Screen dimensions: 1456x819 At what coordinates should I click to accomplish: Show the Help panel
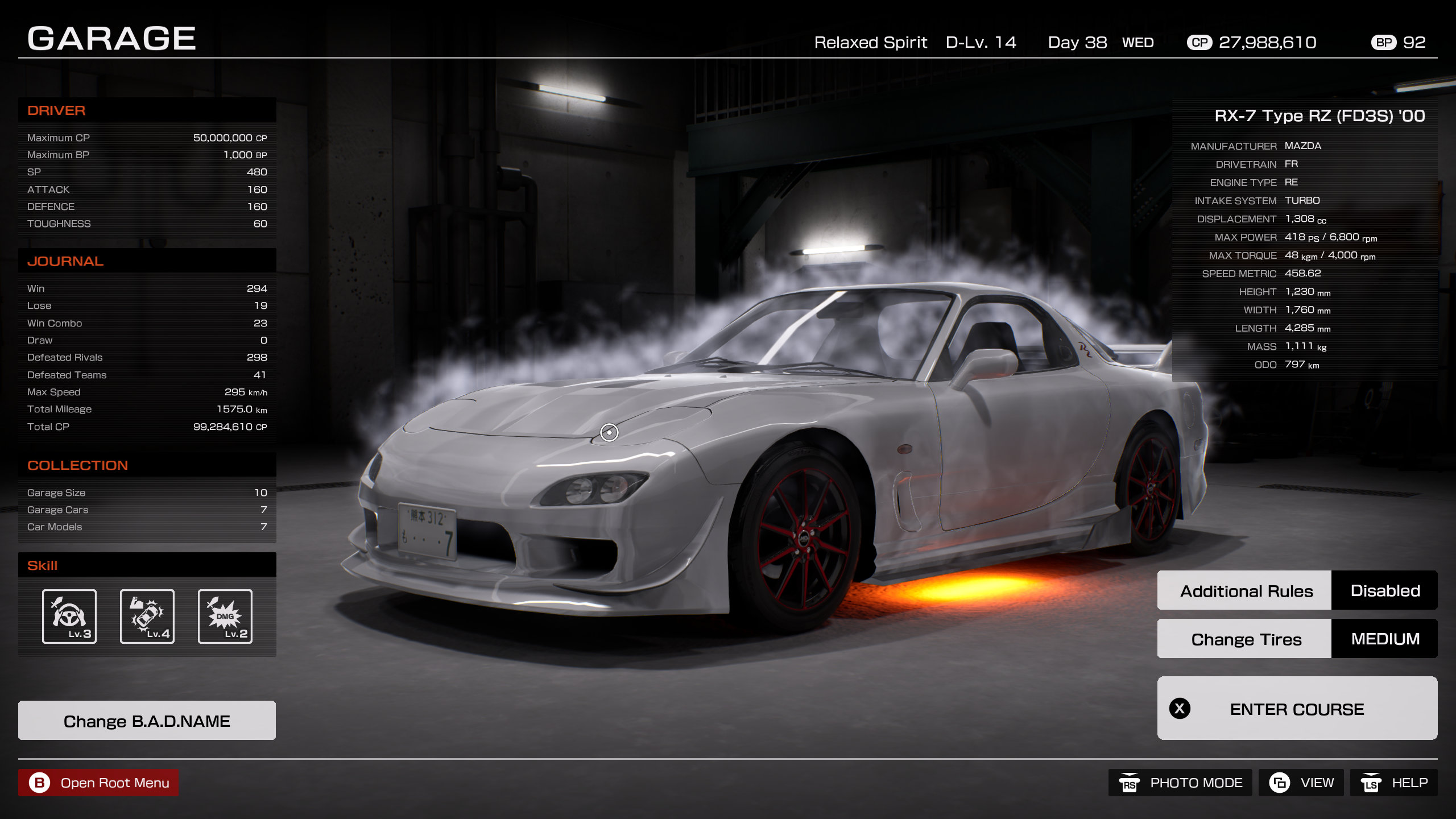[x=1393, y=783]
